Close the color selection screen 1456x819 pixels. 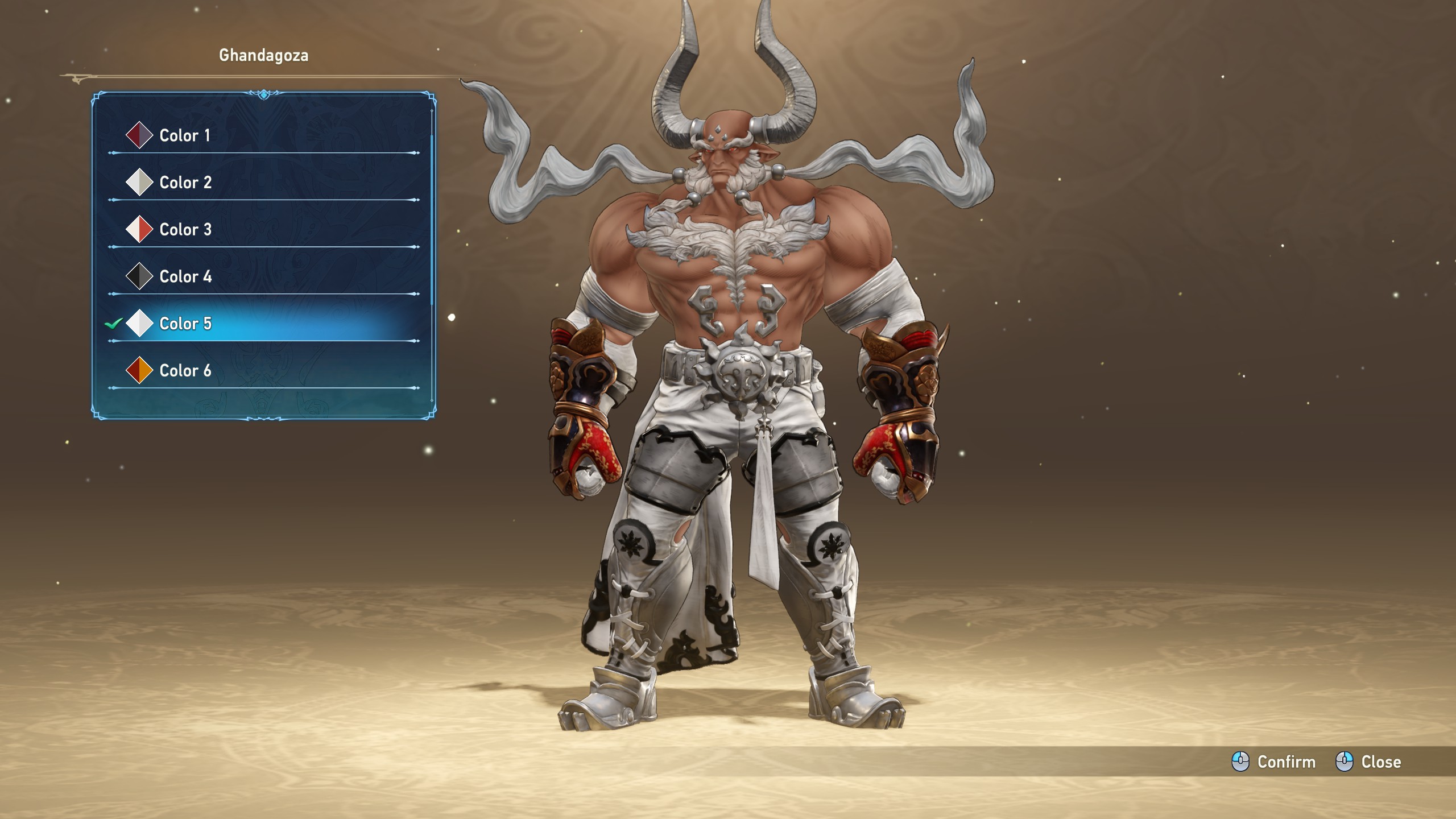pyautogui.click(x=1368, y=762)
